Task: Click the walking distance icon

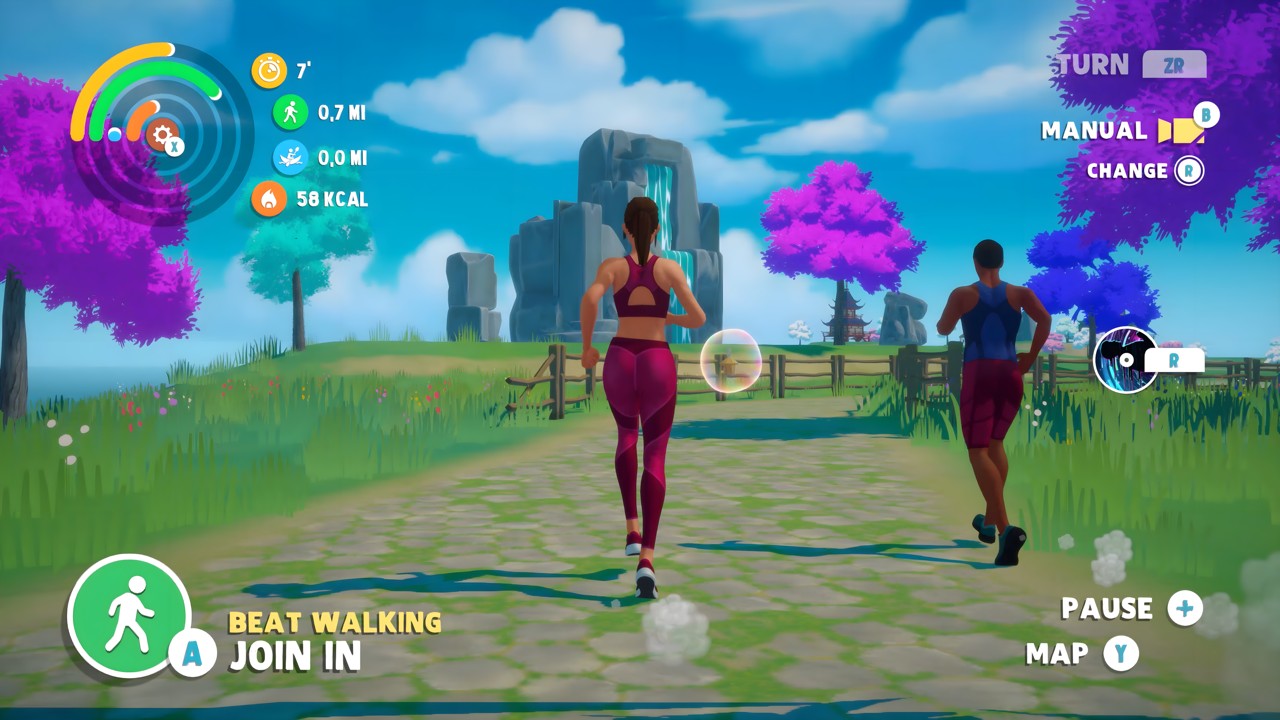Action: [289, 113]
